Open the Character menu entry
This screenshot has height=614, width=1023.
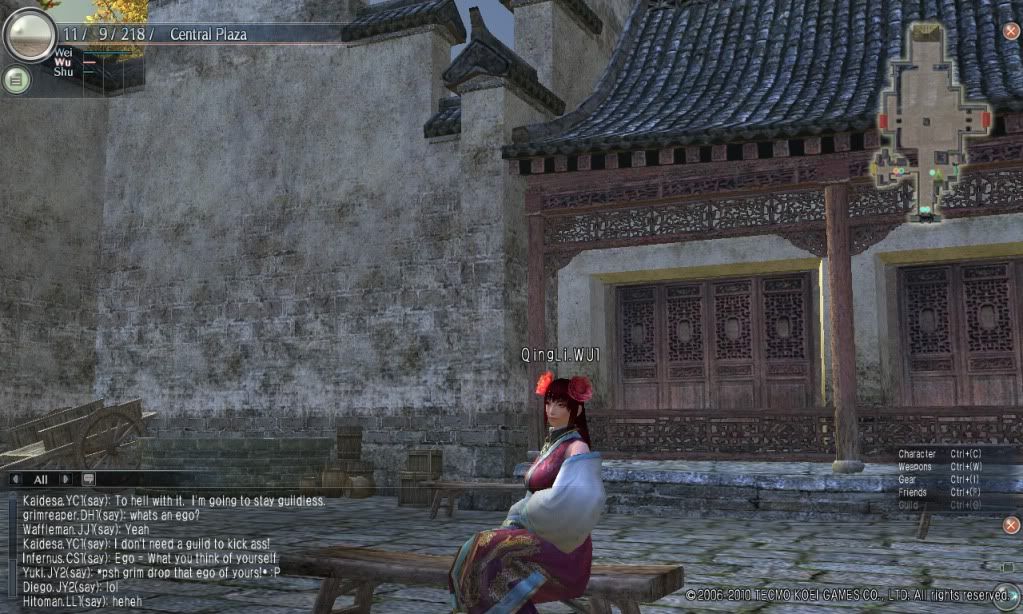tap(916, 454)
